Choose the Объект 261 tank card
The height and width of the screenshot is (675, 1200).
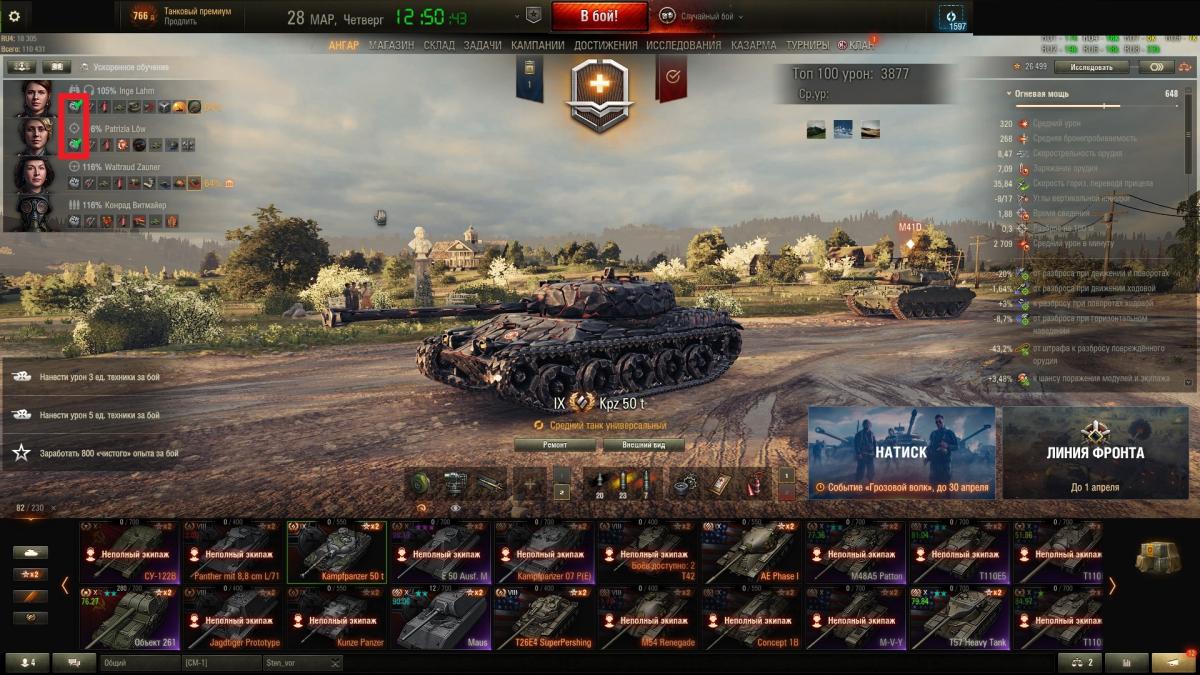[x=130, y=619]
